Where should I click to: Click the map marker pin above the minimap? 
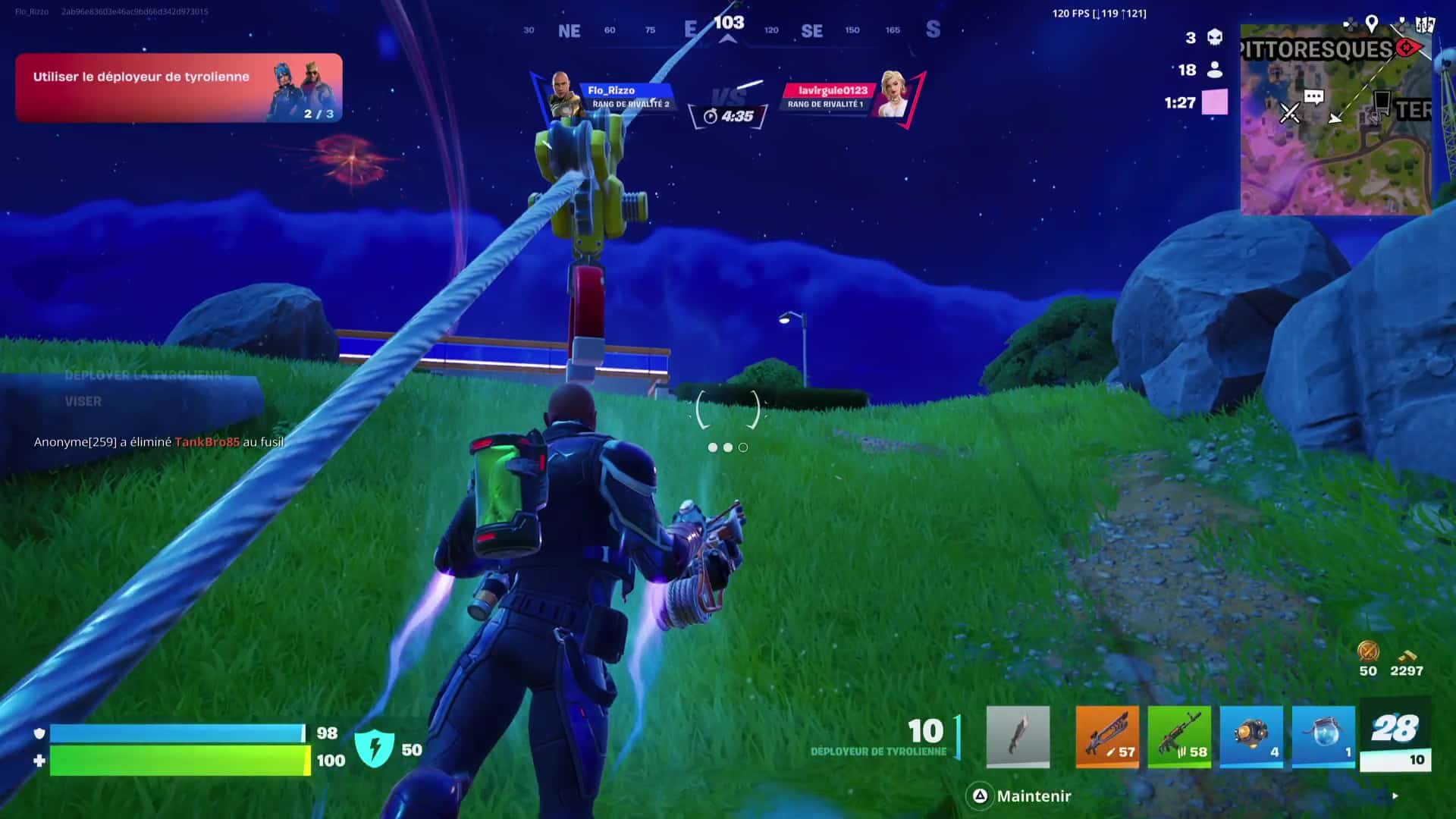[x=1371, y=24]
